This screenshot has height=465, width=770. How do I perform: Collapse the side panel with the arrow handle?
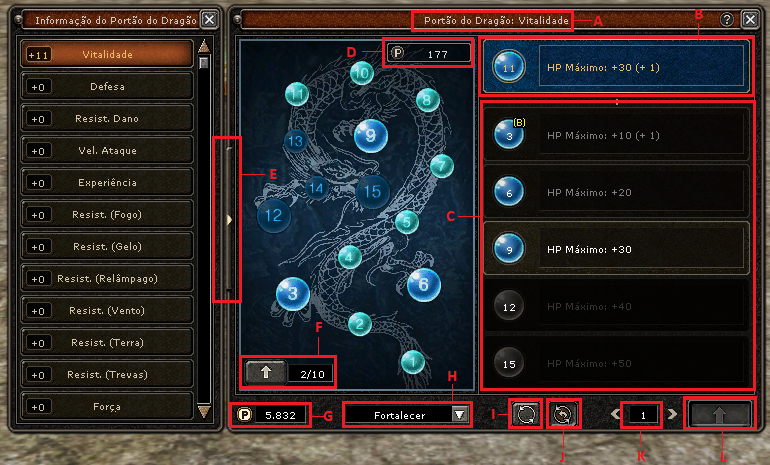pos(230,220)
